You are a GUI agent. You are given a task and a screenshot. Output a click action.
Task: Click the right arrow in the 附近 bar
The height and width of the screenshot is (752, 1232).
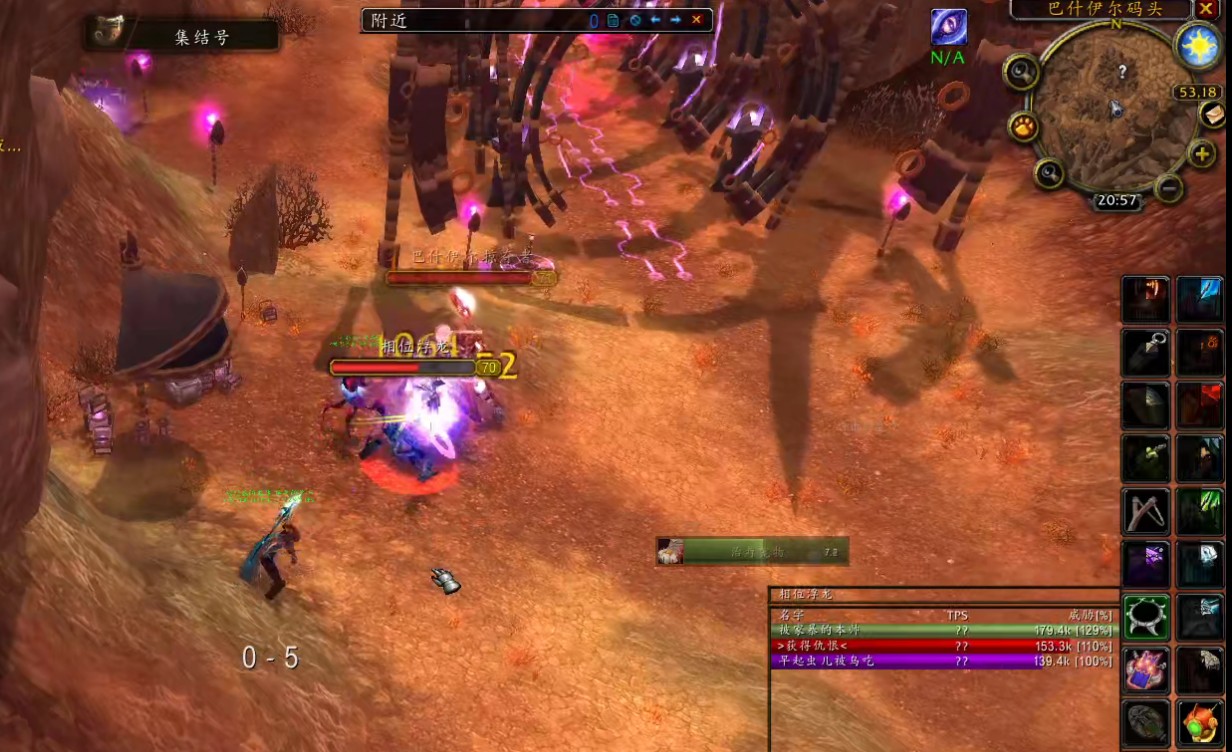pos(676,20)
